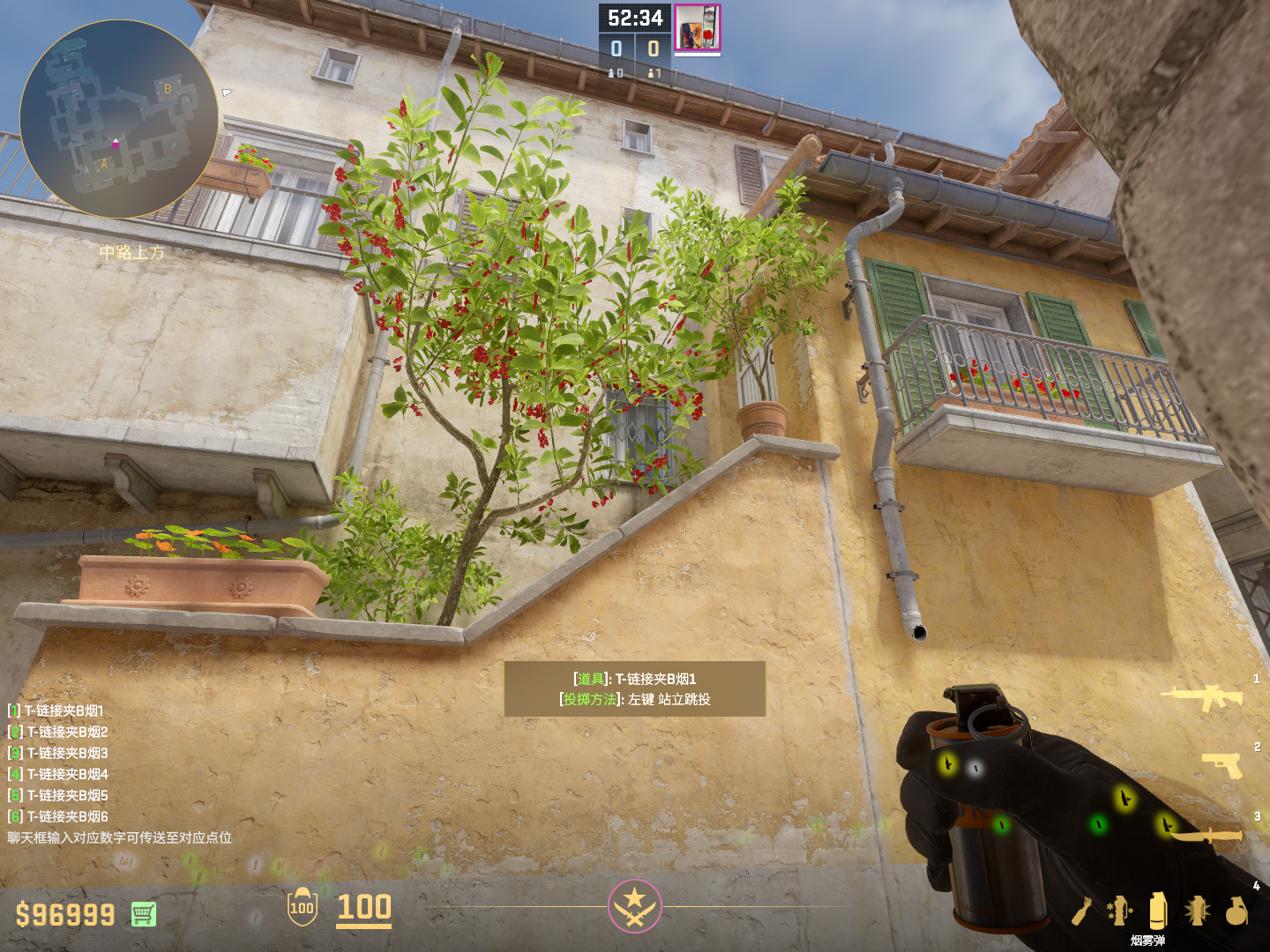Select the HE grenade icon
The height and width of the screenshot is (952, 1270).
[x=1236, y=911]
